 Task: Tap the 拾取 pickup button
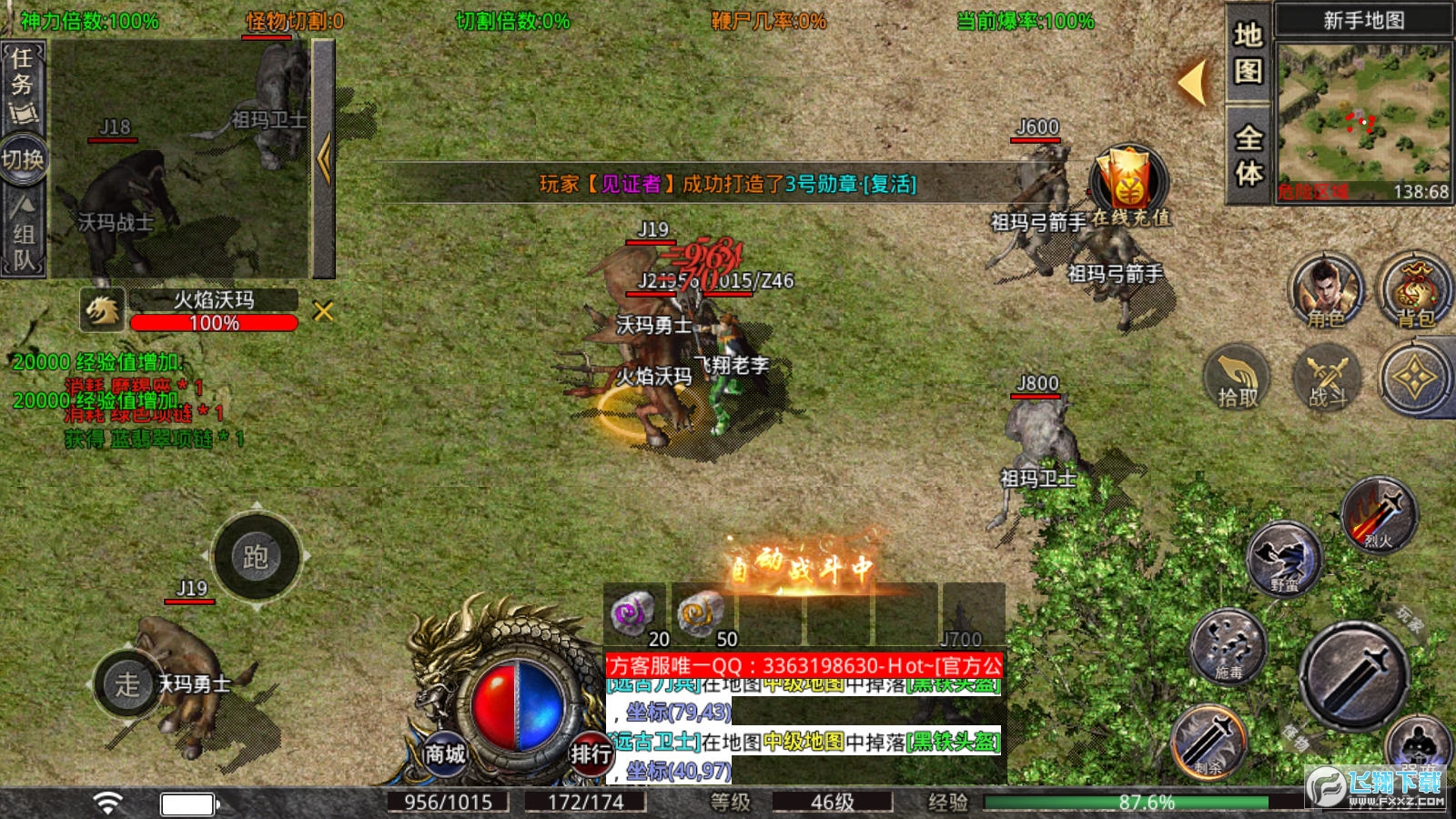[1238, 377]
